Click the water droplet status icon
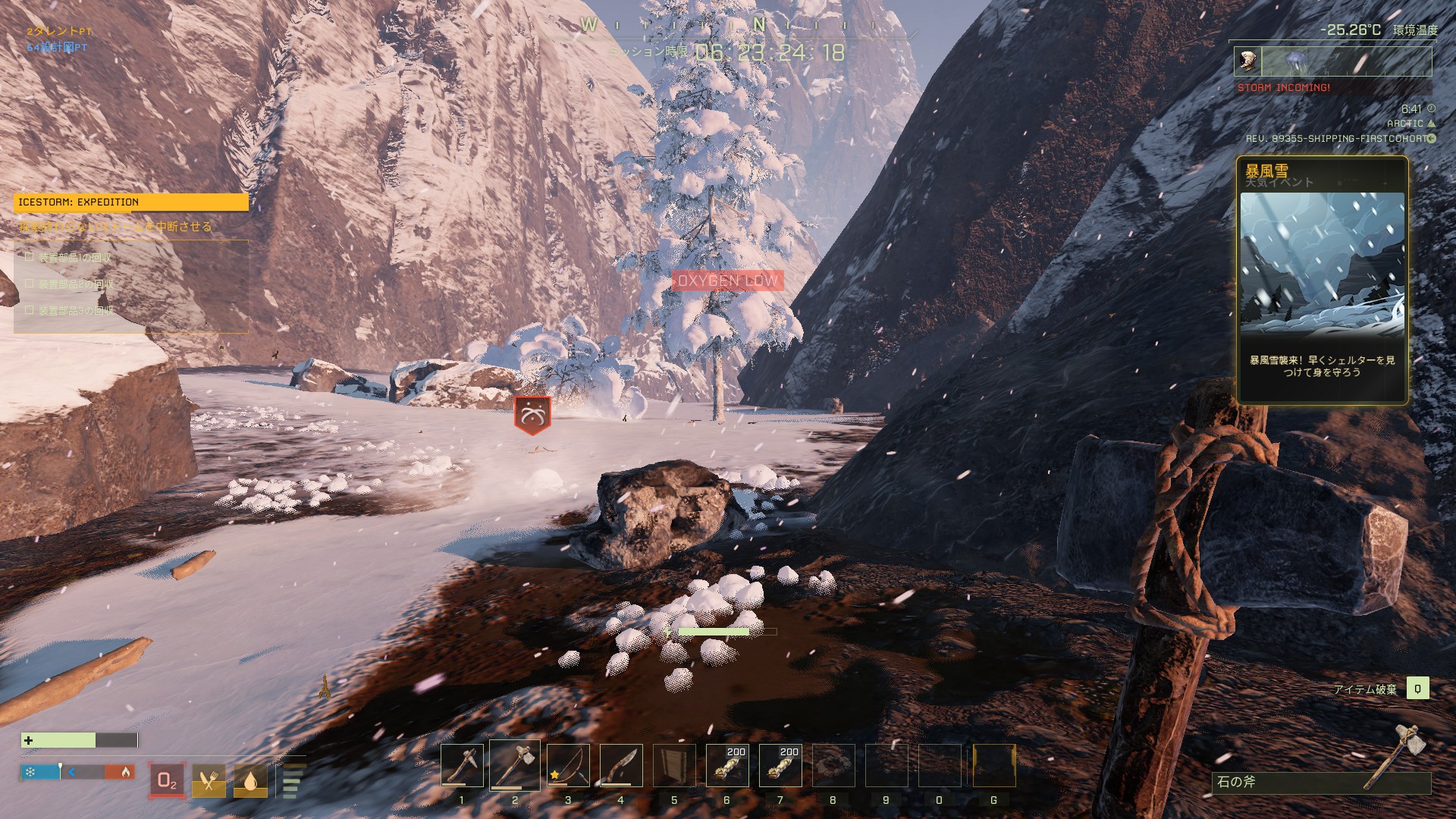The image size is (1456, 819). coord(250,780)
